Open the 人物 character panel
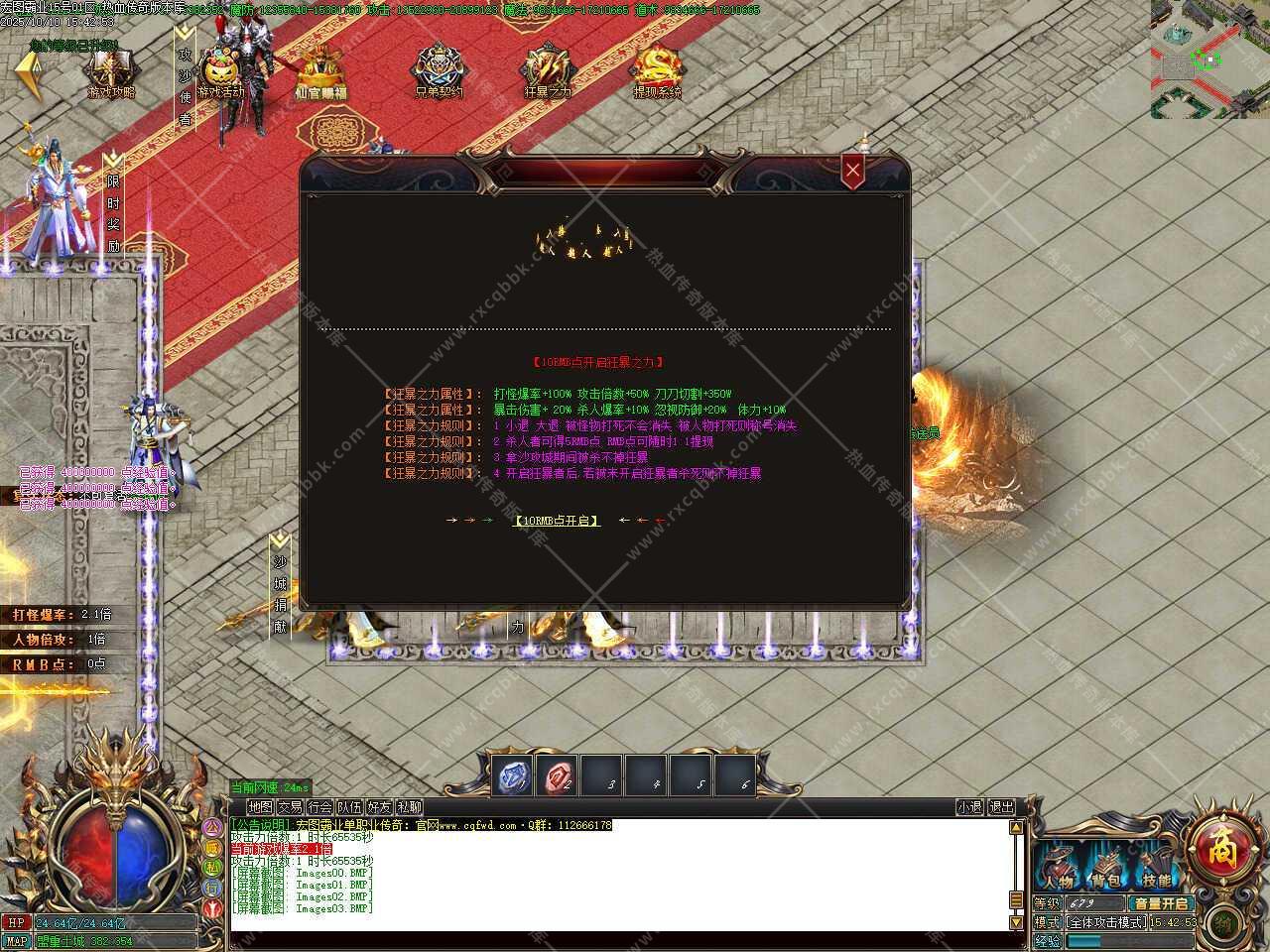The height and width of the screenshot is (952, 1270). [1057, 869]
